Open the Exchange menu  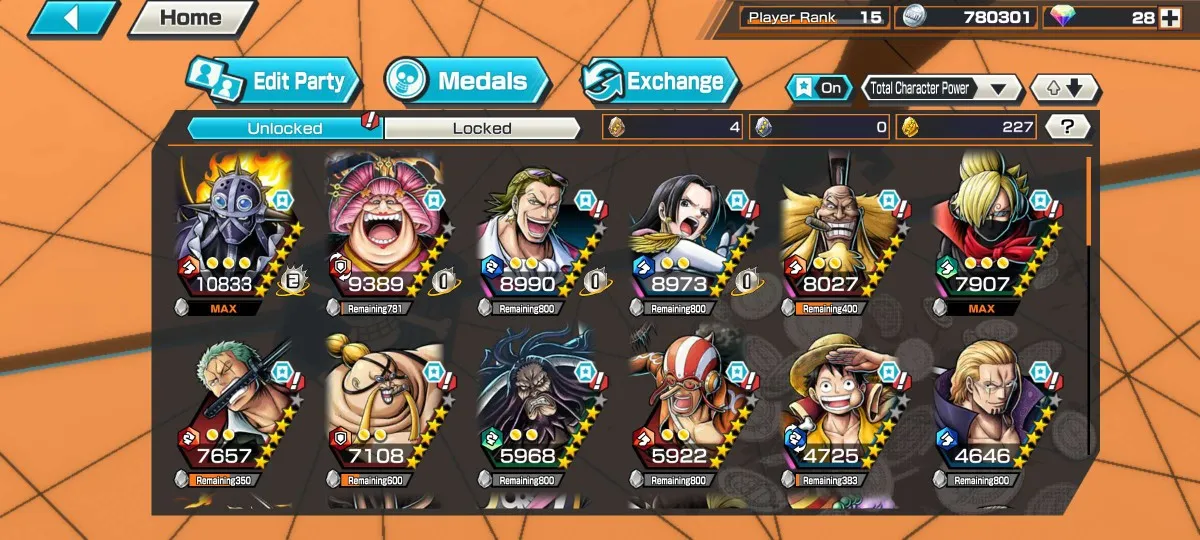click(x=660, y=82)
